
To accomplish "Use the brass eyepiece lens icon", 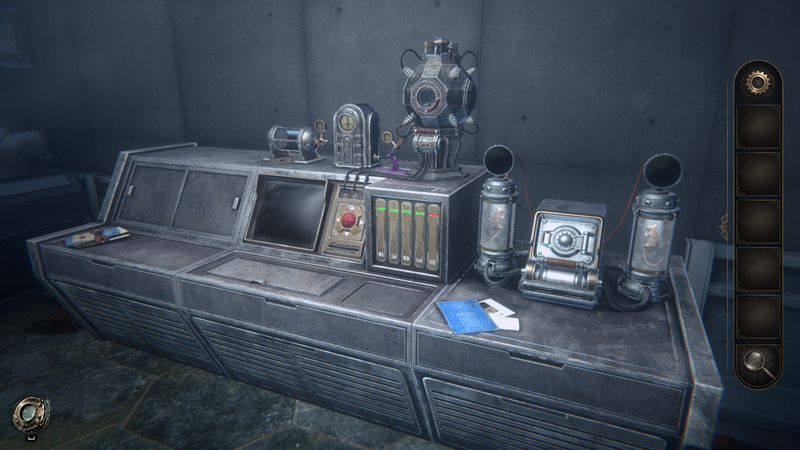I will (28, 414).
